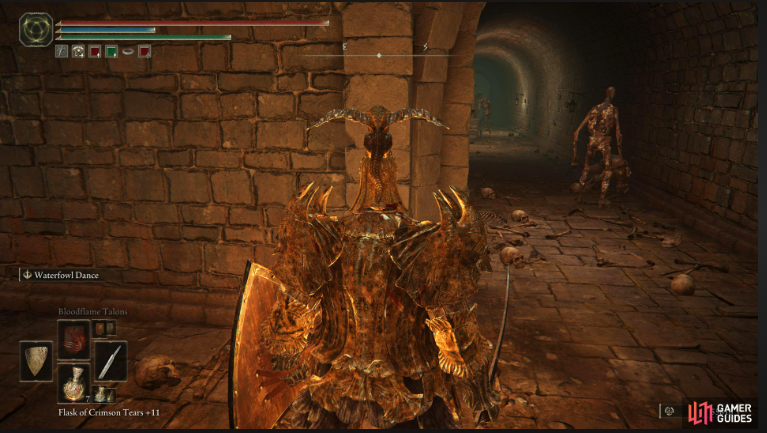The width and height of the screenshot is (767, 433).
Task: Click the circular emblem beside the health bar
Action: (36, 27)
